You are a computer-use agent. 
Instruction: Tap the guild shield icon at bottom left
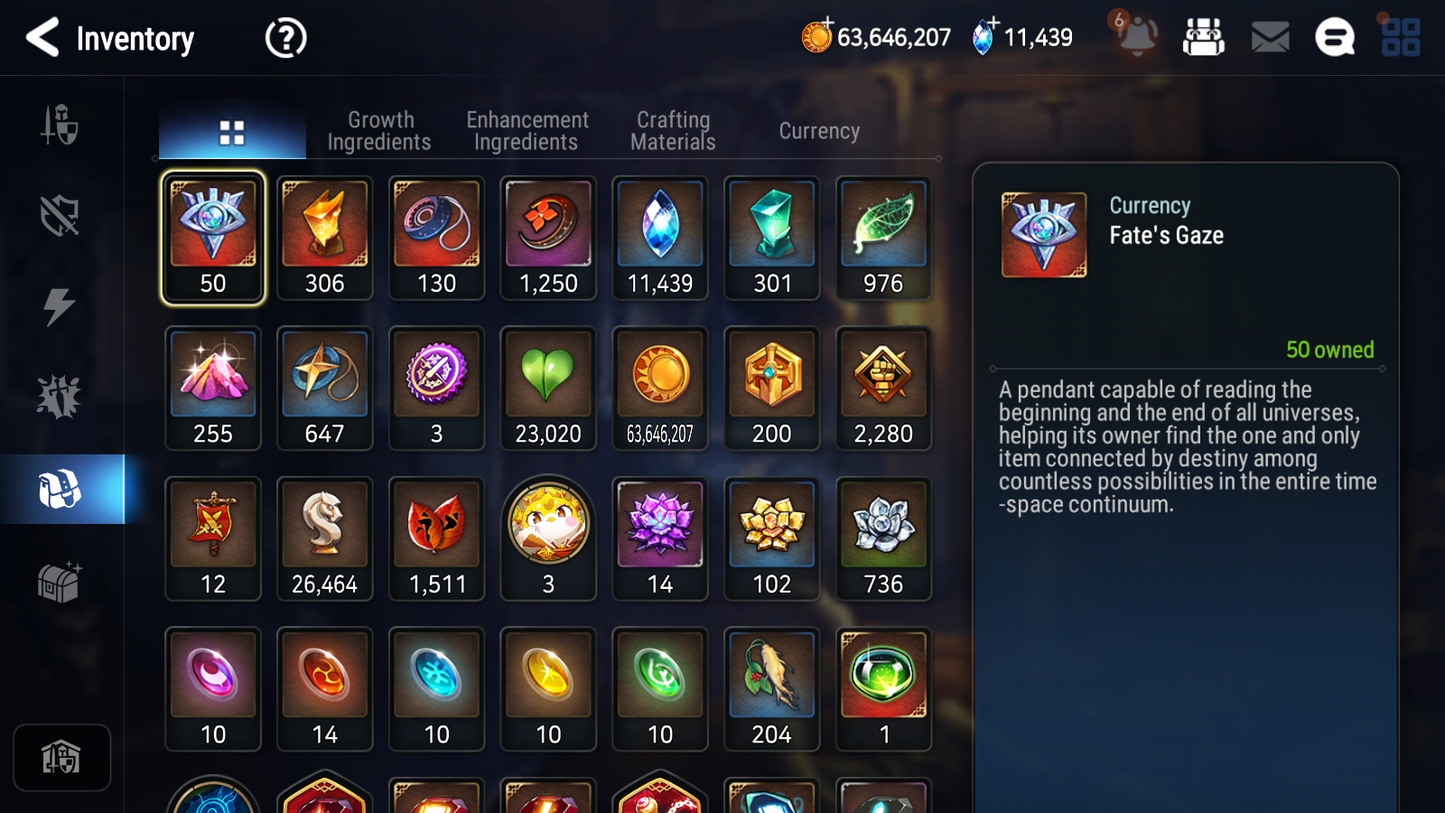click(61, 757)
